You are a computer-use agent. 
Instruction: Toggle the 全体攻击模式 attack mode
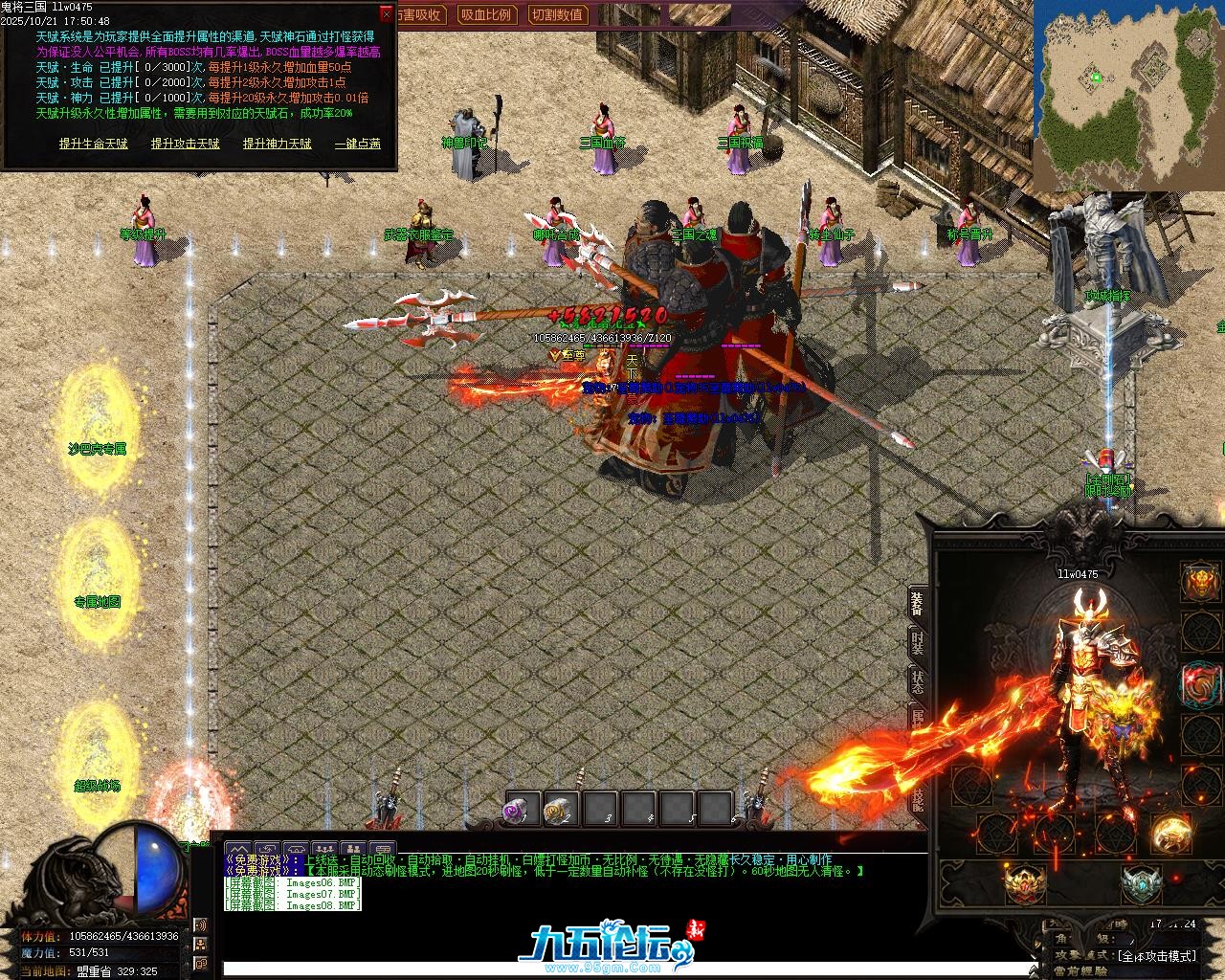point(1156,955)
